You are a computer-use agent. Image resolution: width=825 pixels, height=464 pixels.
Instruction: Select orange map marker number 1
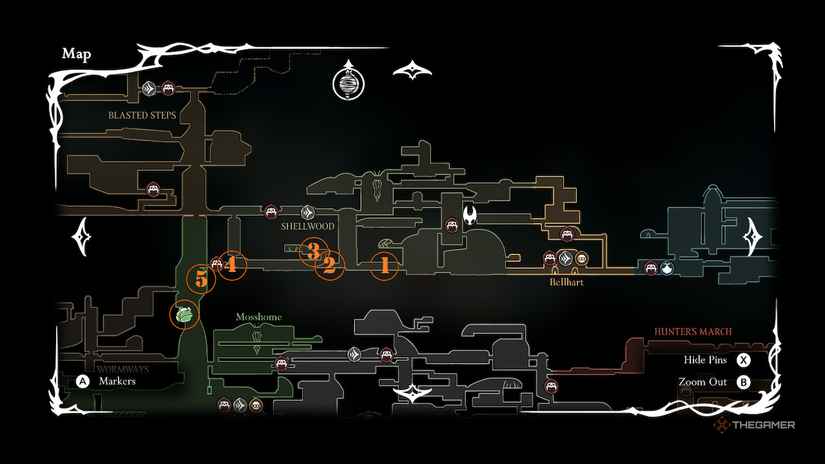click(384, 266)
